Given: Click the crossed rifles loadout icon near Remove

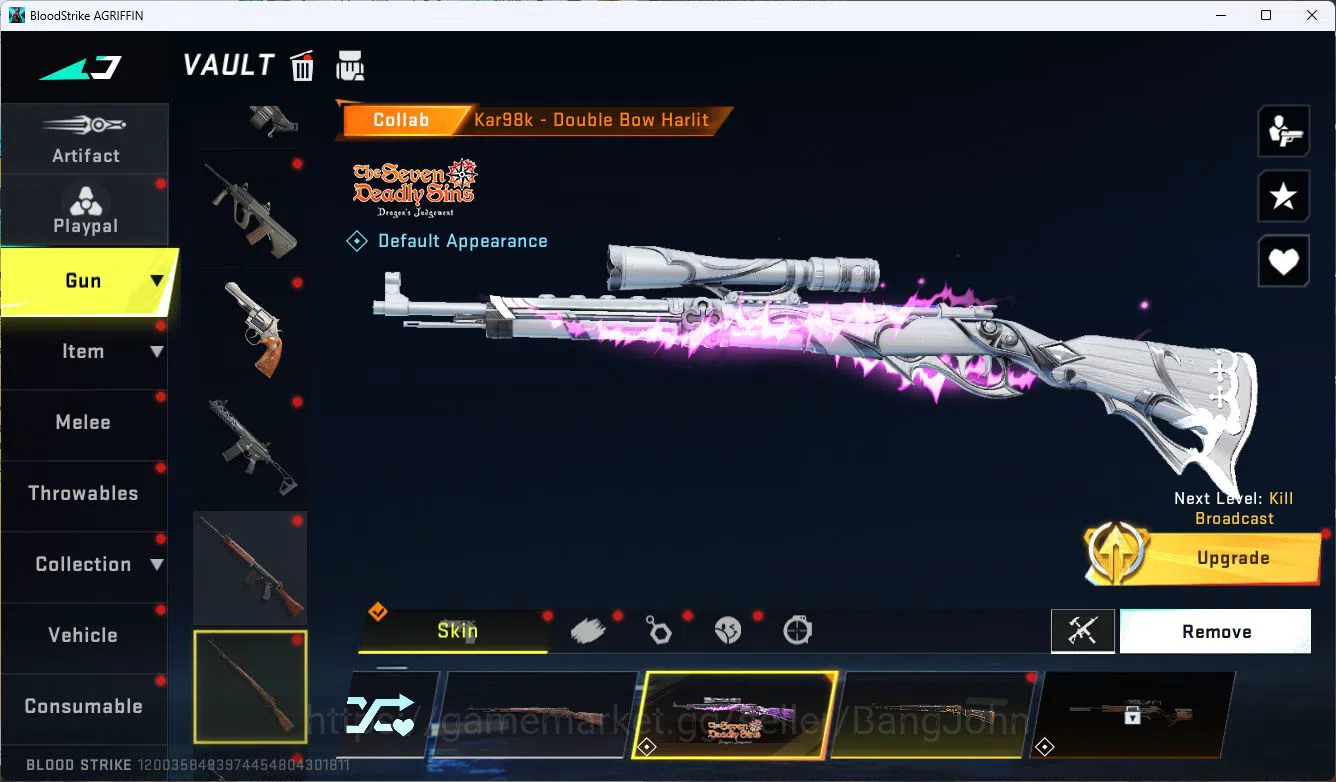Looking at the screenshot, I should click(x=1083, y=631).
